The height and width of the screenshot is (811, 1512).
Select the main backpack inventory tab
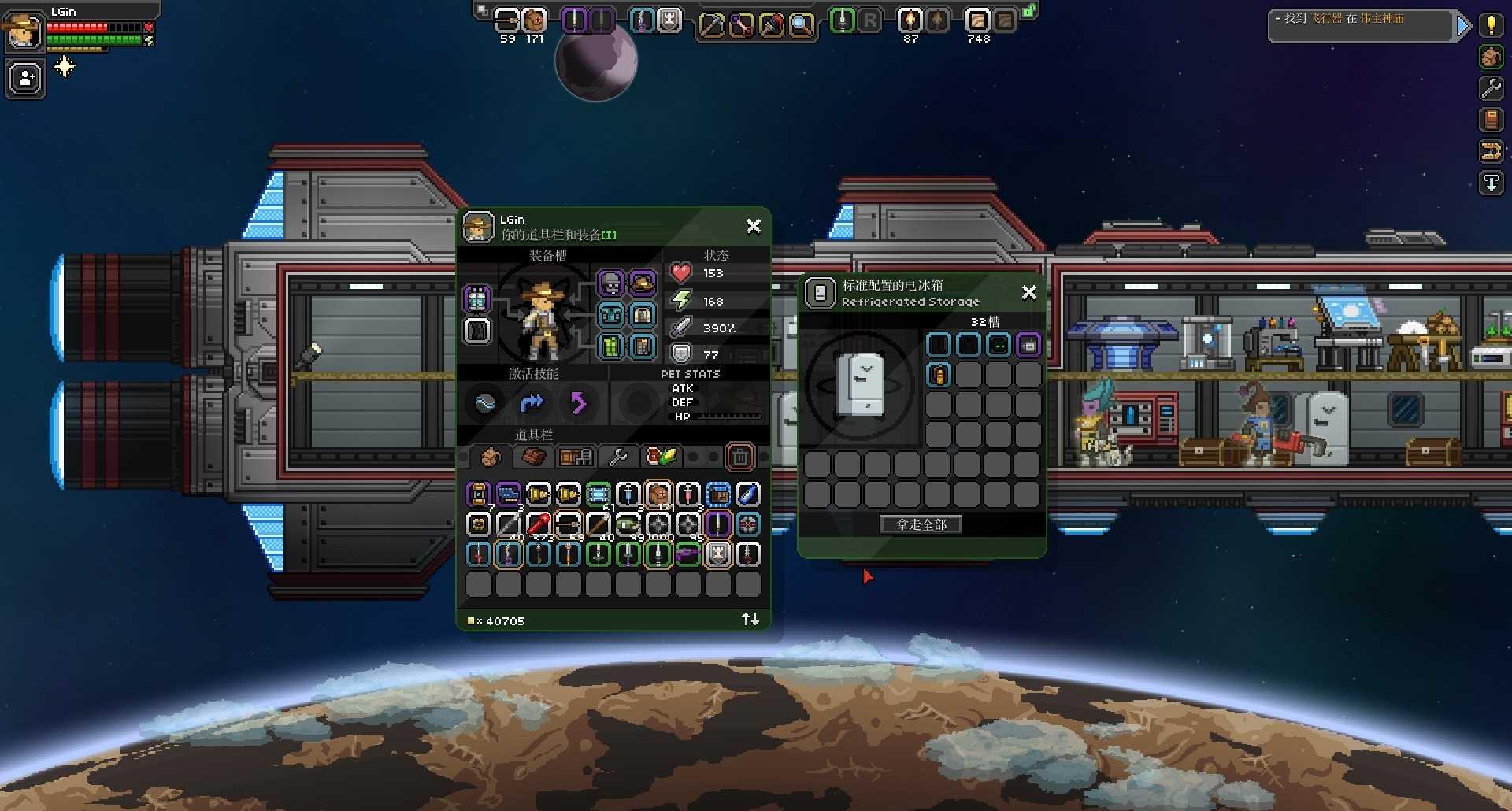click(x=491, y=457)
